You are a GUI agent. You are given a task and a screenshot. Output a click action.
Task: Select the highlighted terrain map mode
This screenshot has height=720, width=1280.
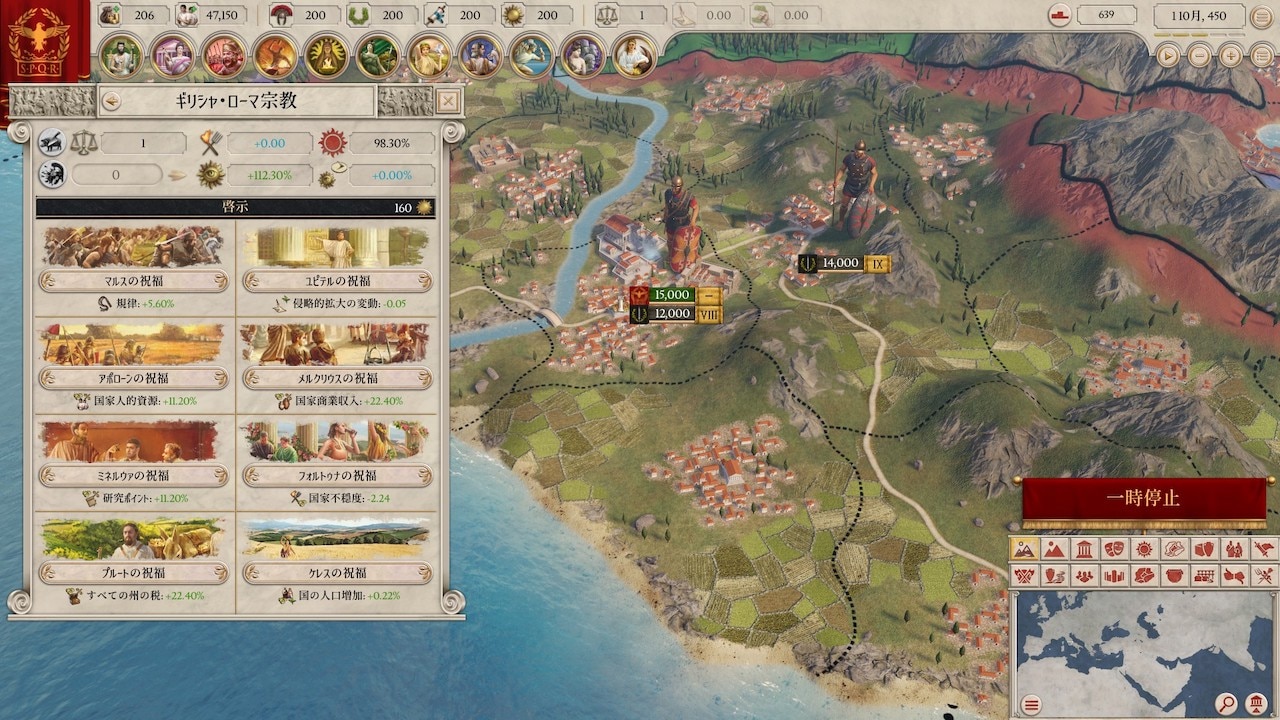1025,551
